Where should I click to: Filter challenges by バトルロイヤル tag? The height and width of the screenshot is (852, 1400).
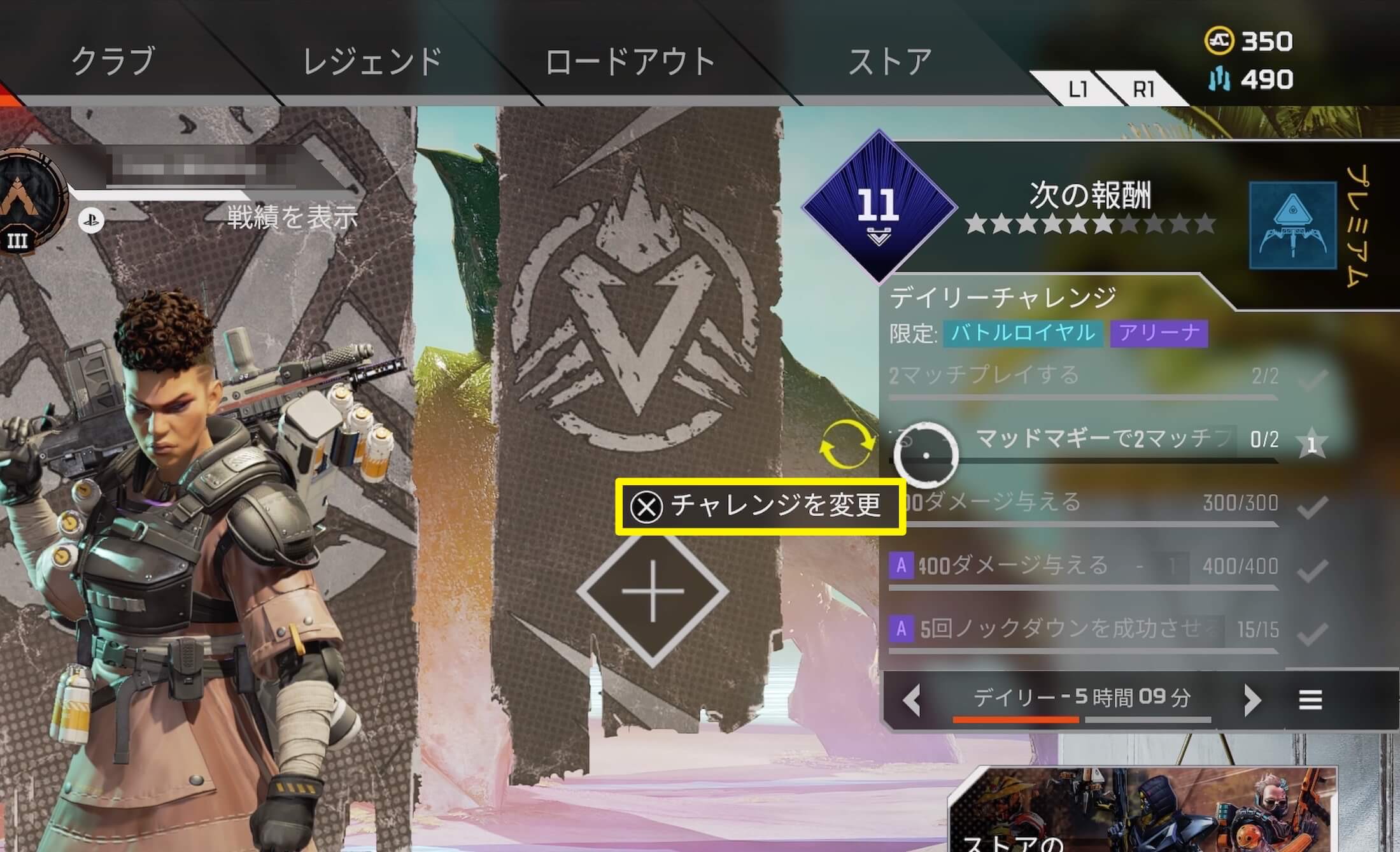point(1023,333)
